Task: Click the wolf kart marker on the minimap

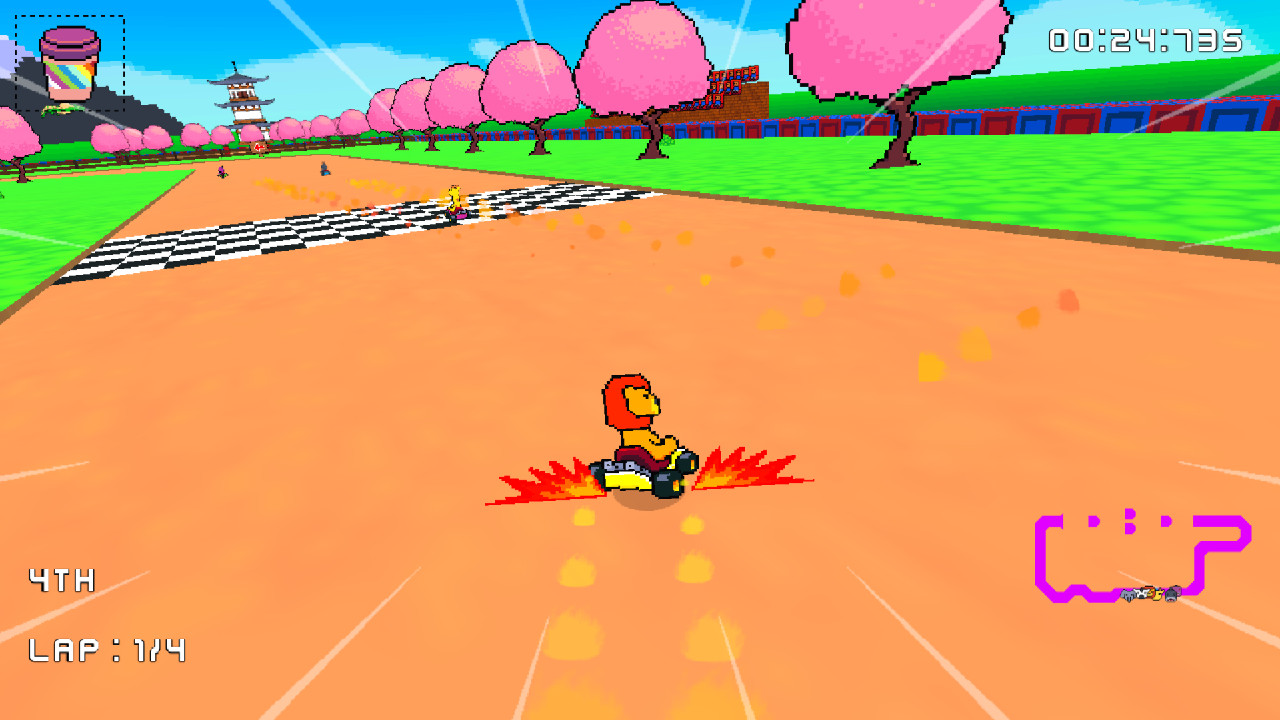Action: 1128,595
